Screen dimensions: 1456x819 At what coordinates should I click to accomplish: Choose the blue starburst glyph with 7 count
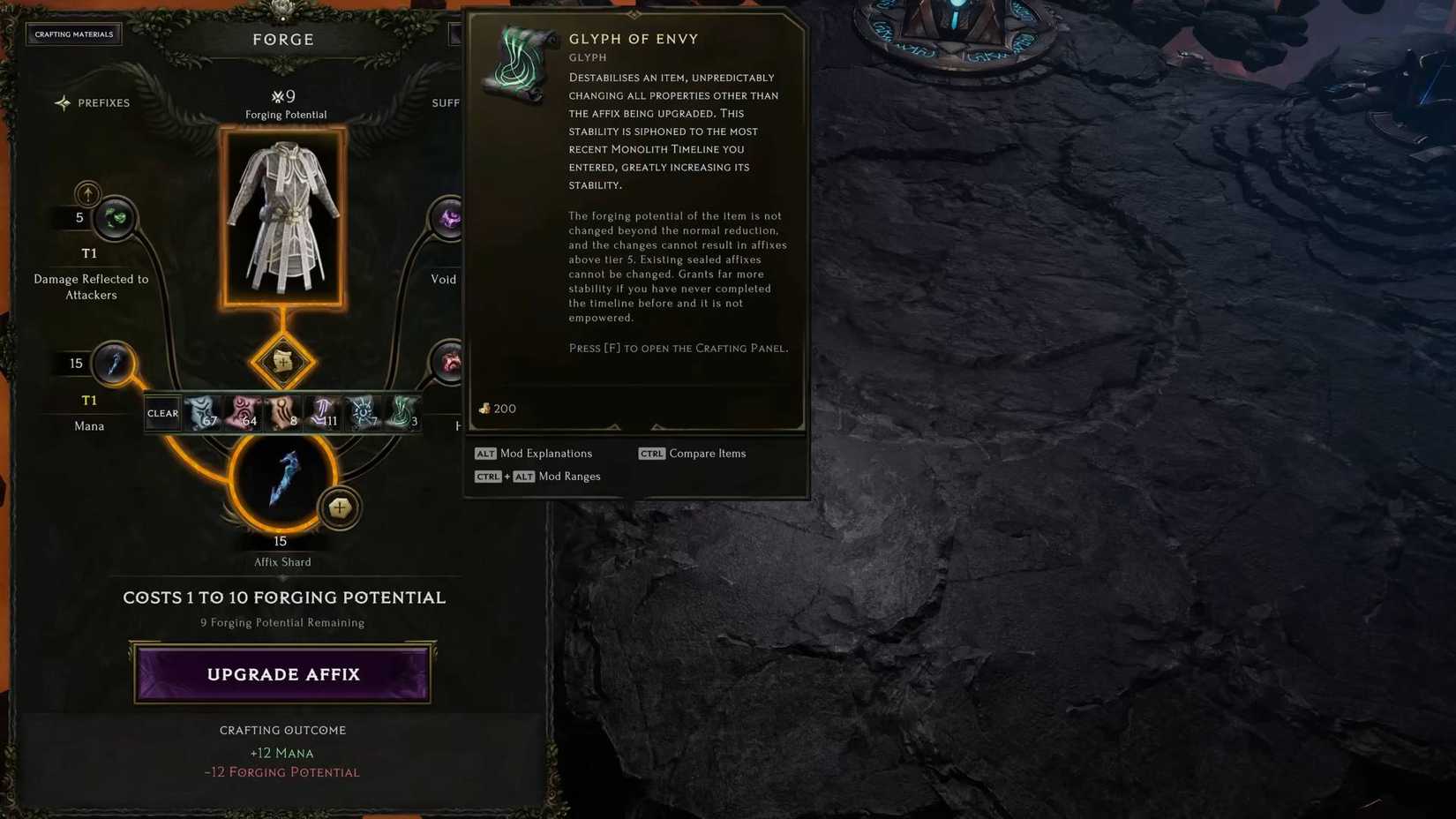pyautogui.click(x=362, y=412)
